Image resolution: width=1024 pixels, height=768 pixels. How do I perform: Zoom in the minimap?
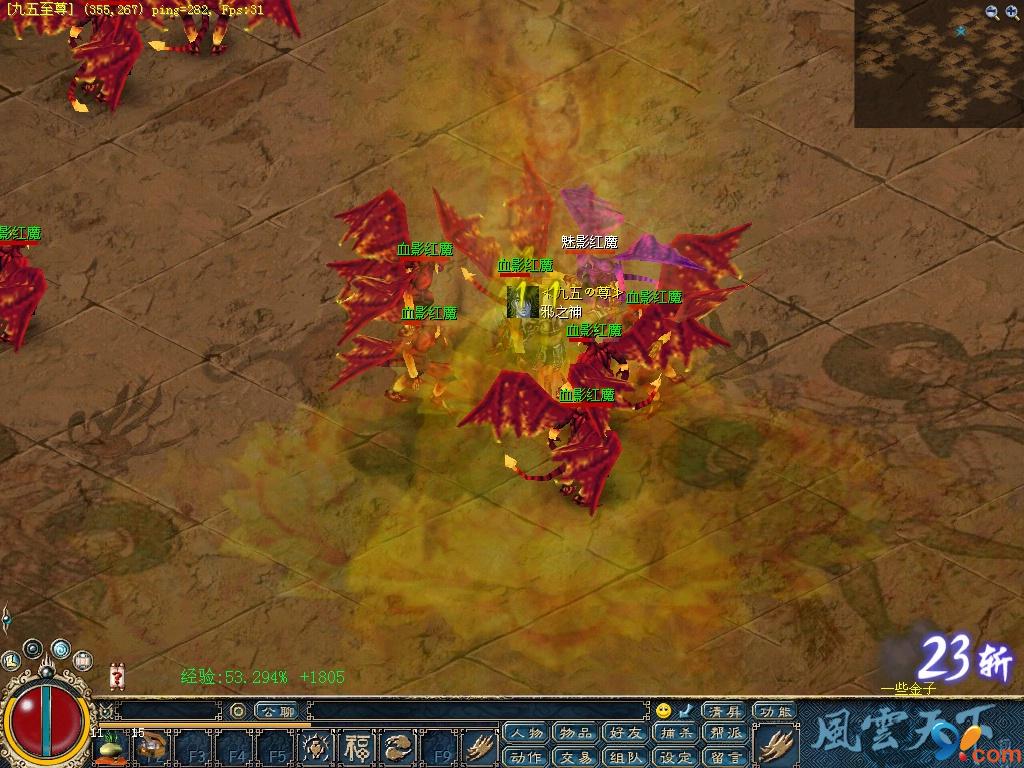tap(1011, 12)
